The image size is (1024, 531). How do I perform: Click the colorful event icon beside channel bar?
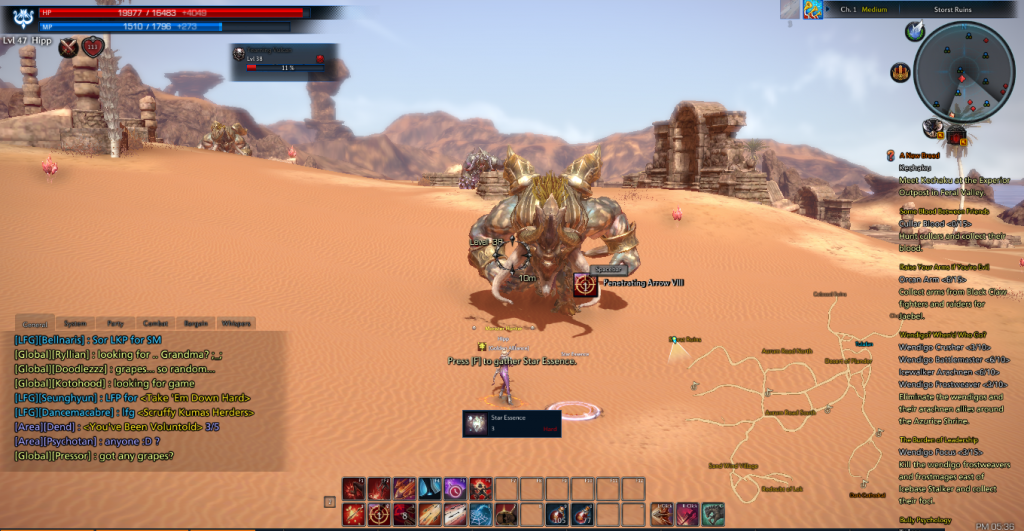[812, 10]
